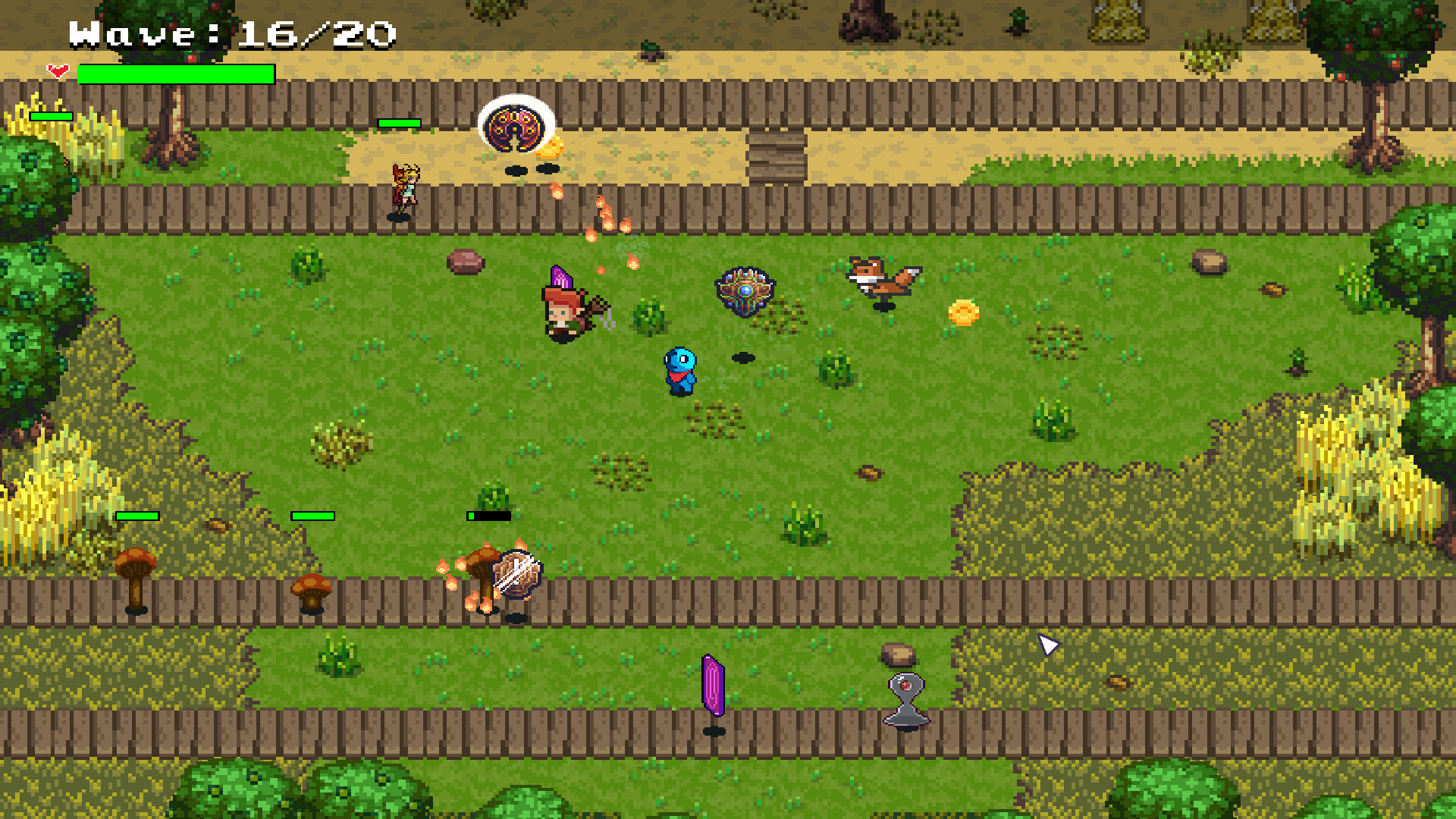Click the white mouse cursor arrow on the grass

click(x=1048, y=644)
